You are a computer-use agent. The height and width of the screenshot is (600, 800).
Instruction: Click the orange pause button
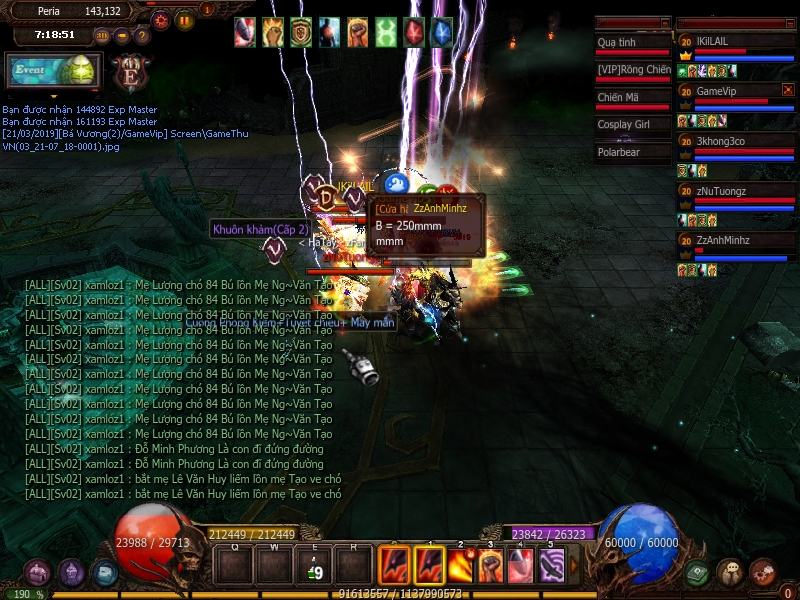click(x=184, y=19)
